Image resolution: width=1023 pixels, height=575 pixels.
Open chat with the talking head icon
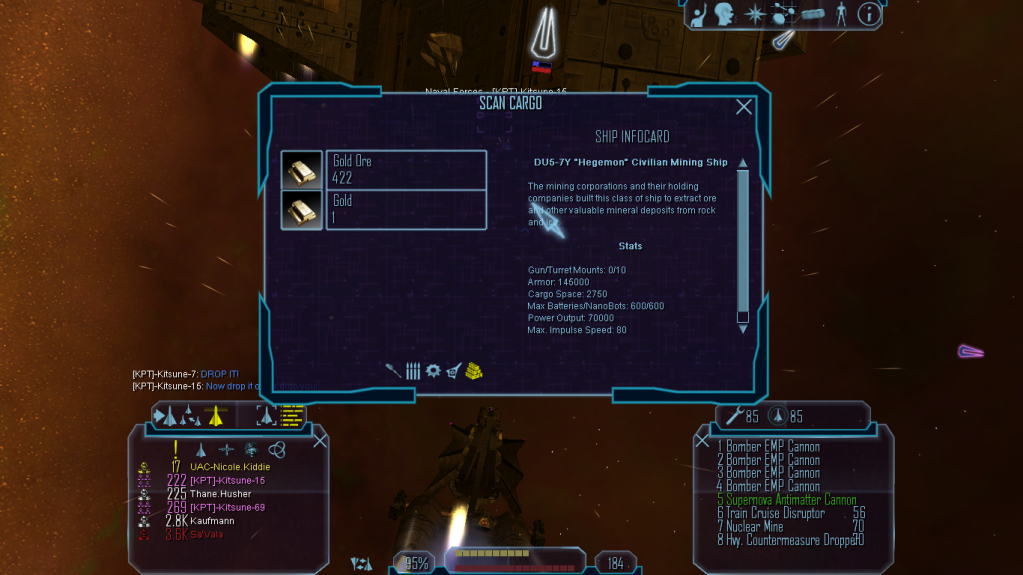pyautogui.click(x=724, y=14)
